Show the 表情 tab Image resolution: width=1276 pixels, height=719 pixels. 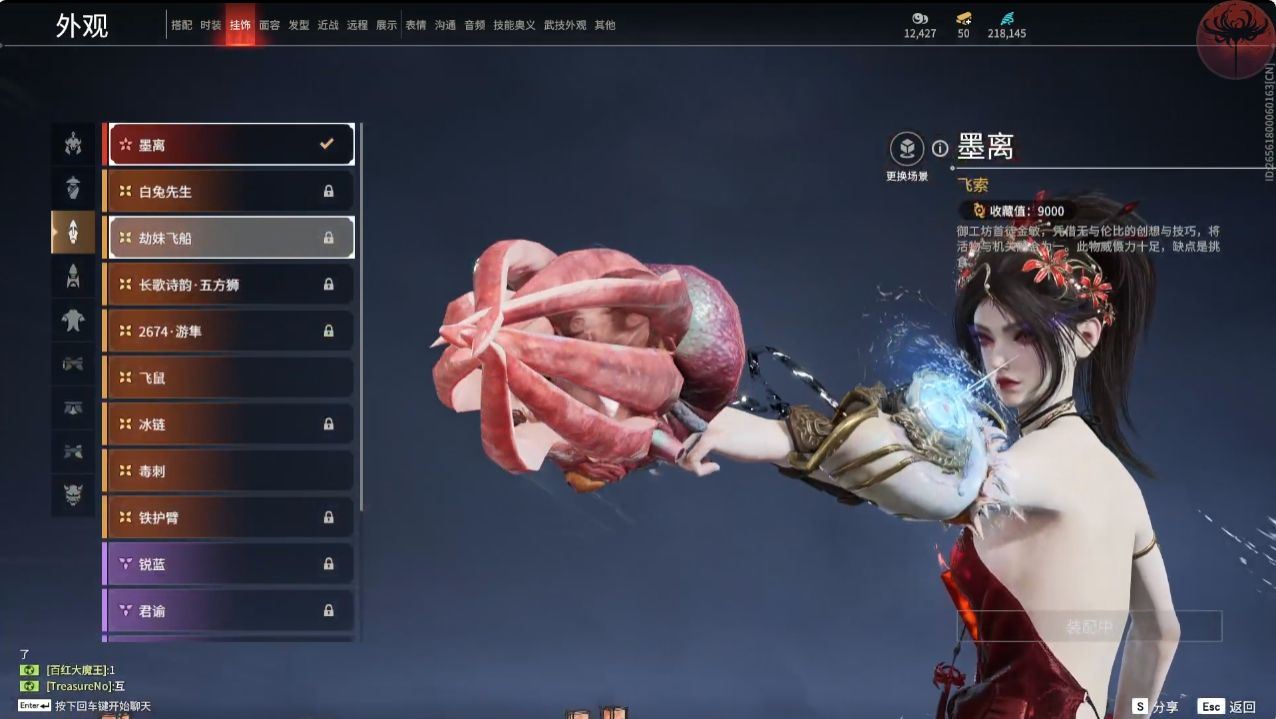click(x=416, y=25)
